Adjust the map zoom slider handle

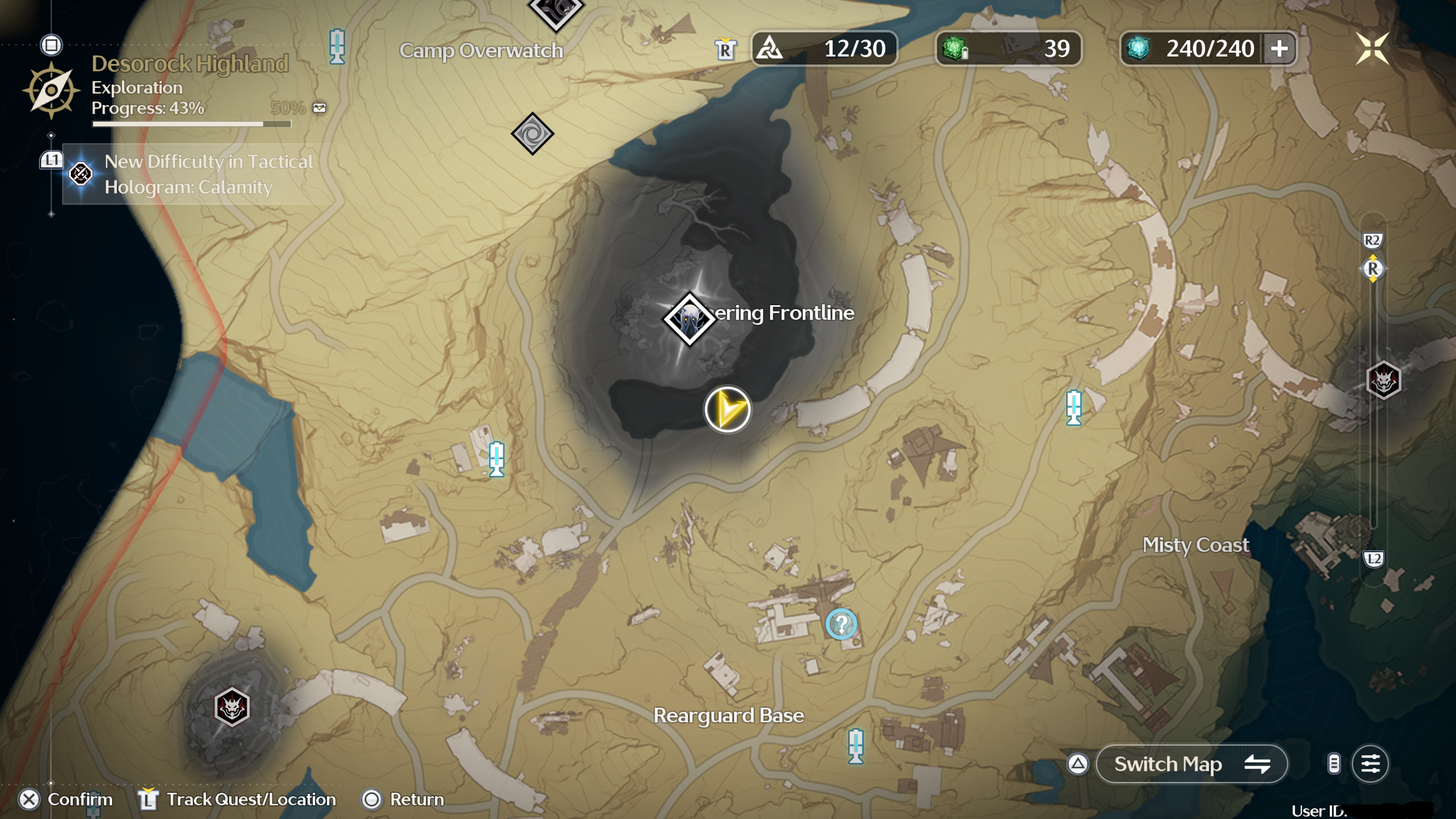point(1373,268)
